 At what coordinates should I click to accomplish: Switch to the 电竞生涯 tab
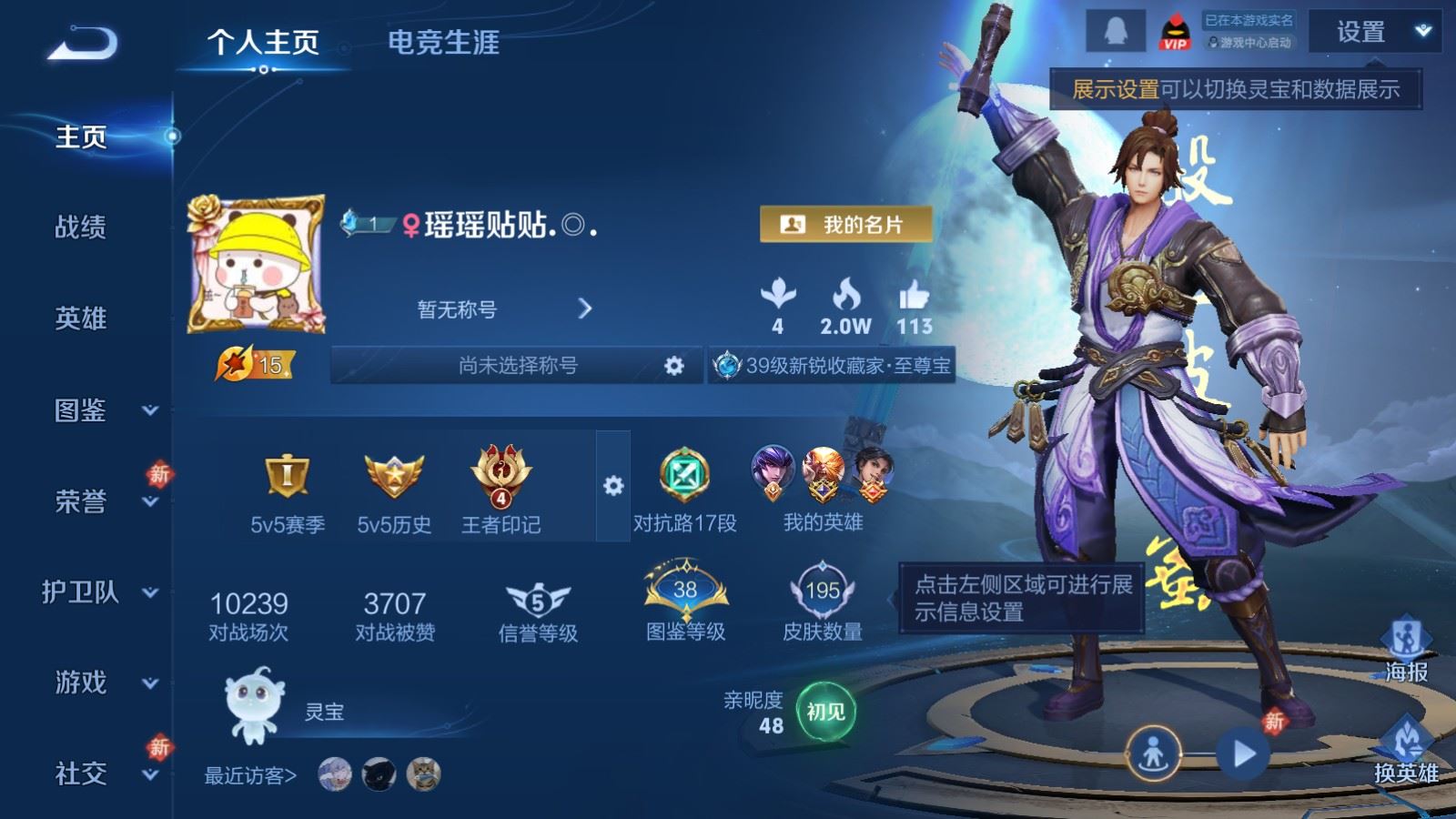[443, 43]
